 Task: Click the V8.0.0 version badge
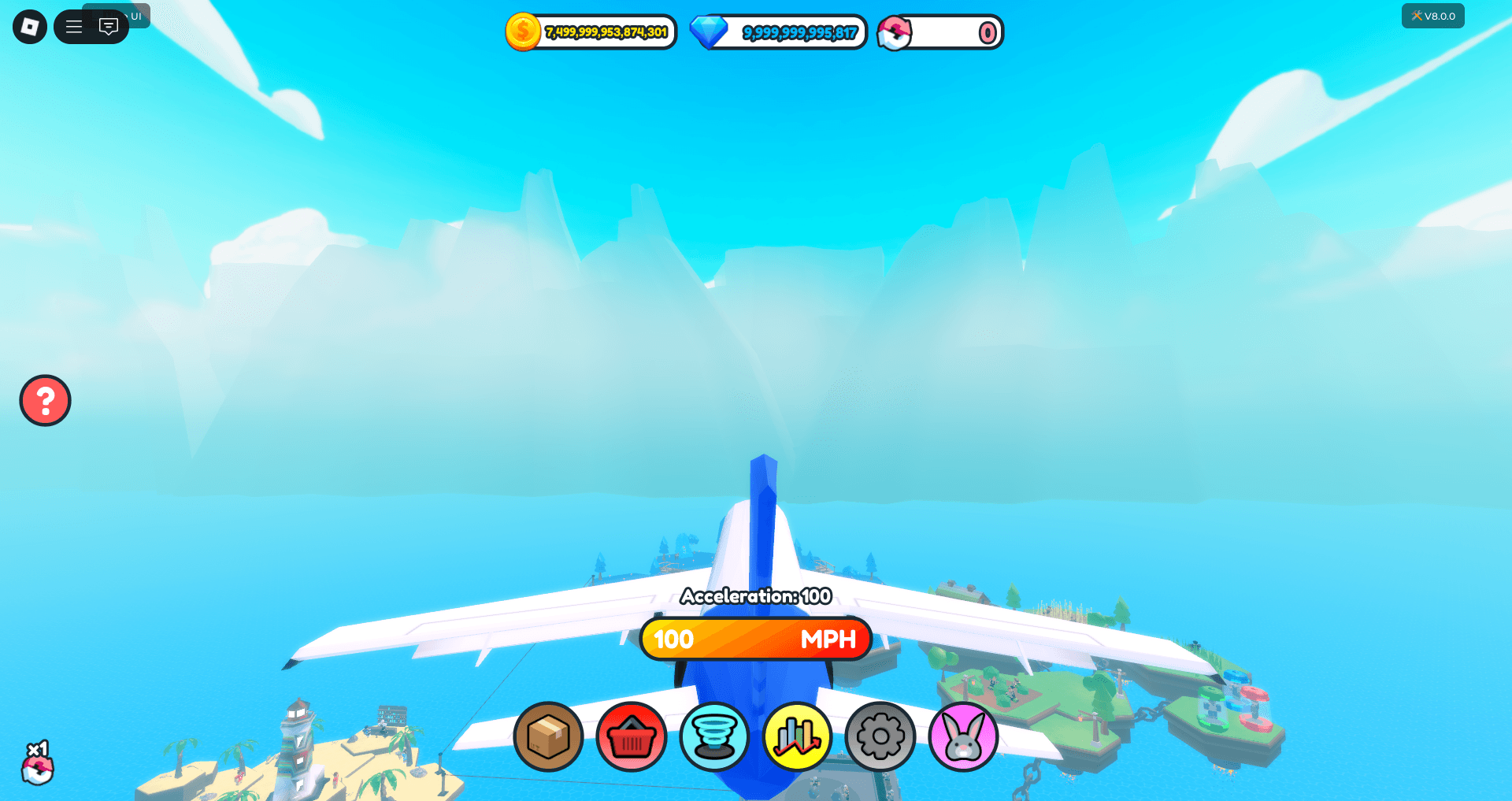tap(1432, 15)
